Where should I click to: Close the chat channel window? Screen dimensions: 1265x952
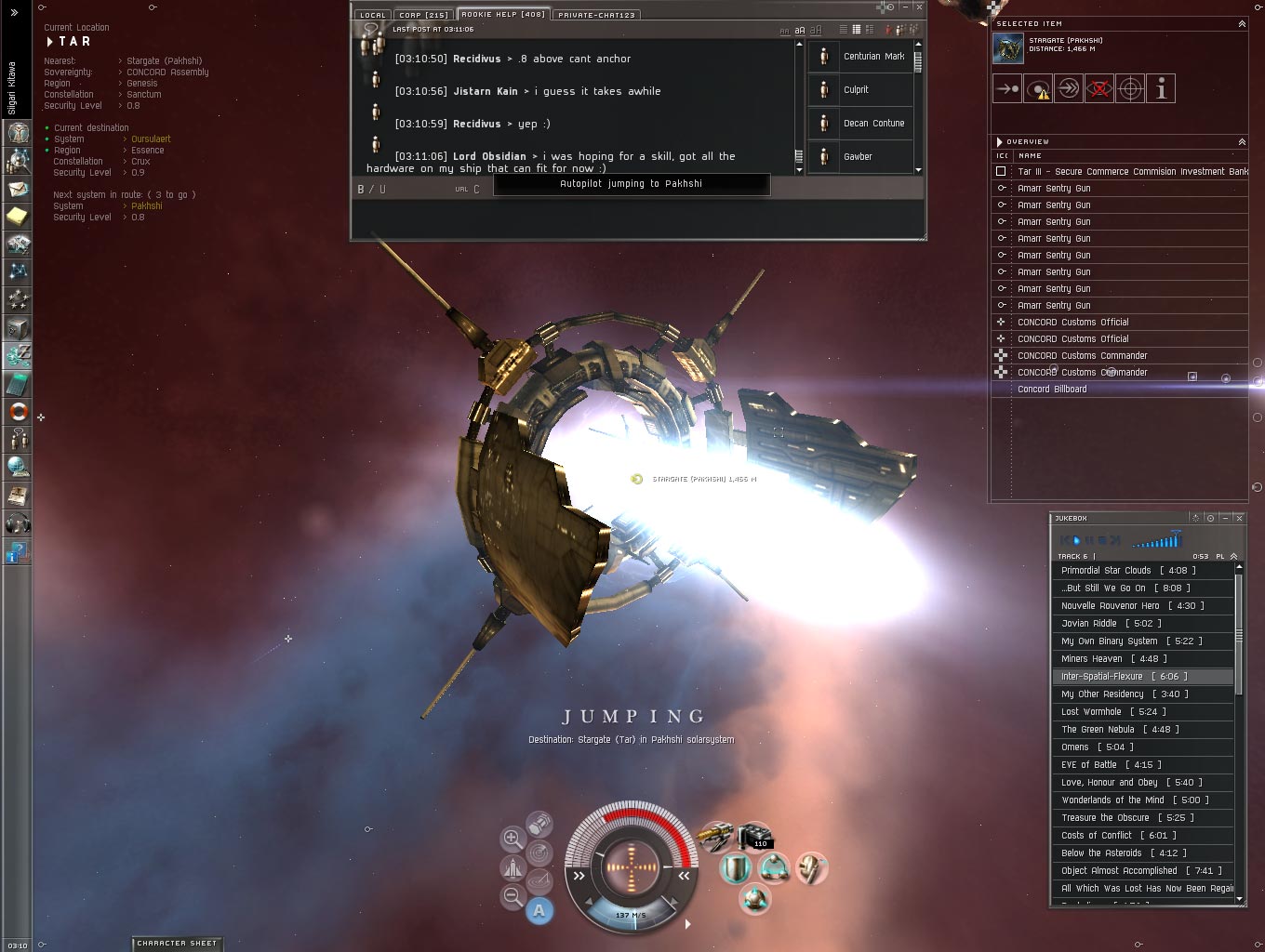(x=919, y=7)
